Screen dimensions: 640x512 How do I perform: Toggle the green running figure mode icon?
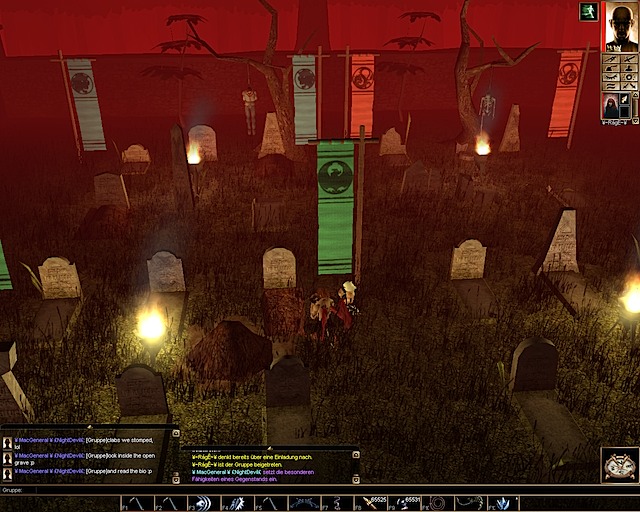pos(588,11)
